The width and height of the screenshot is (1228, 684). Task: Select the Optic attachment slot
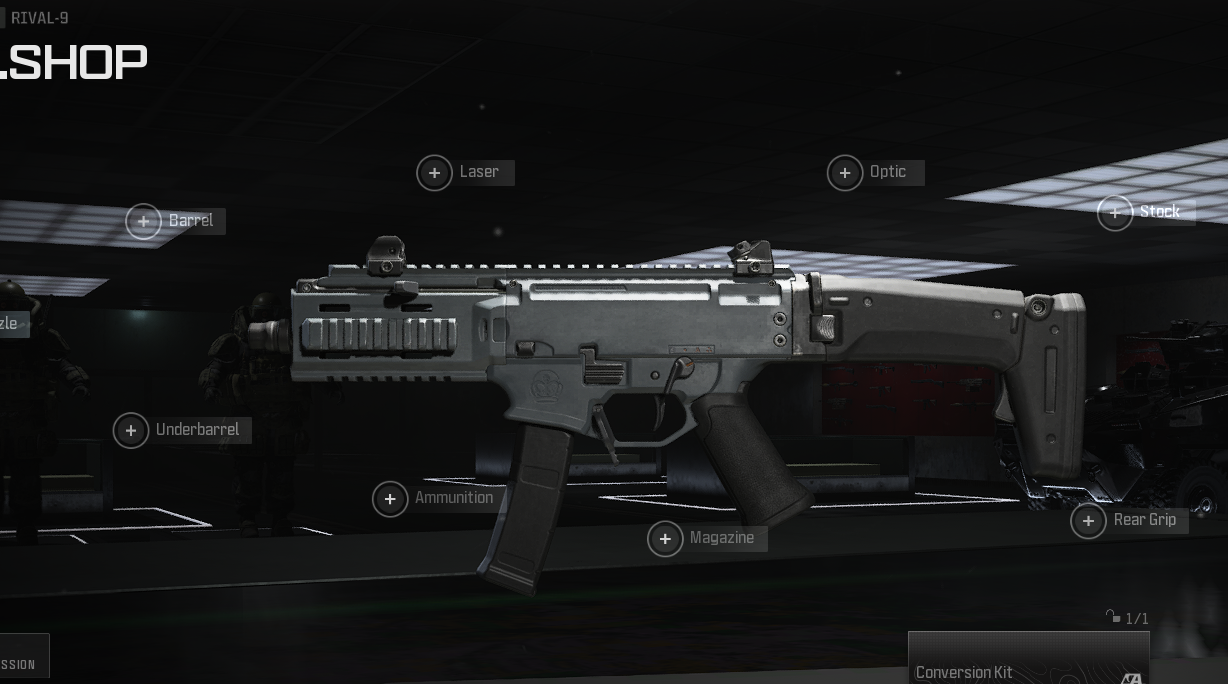click(845, 173)
